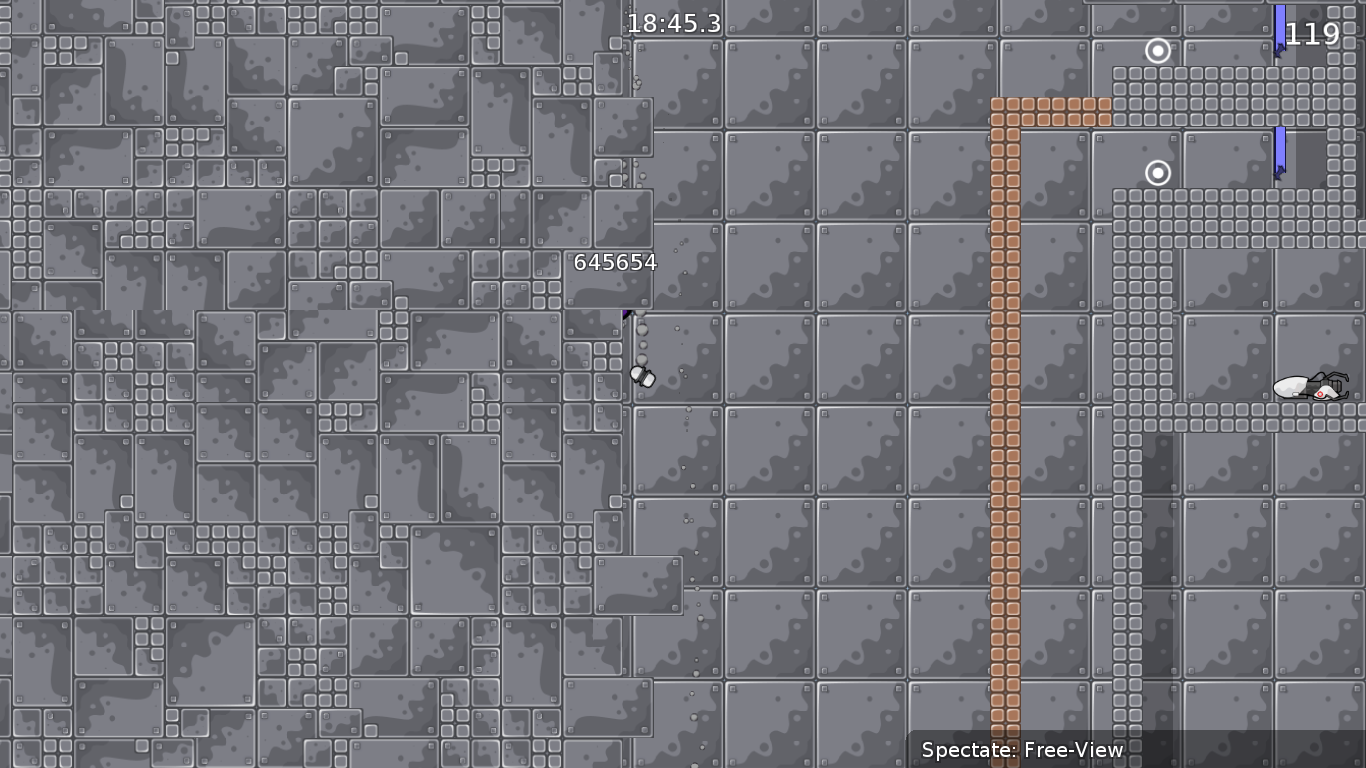This screenshot has width=1366, height=768.
Task: Click the 119 counter in the top-right corner
Action: 1315,34
